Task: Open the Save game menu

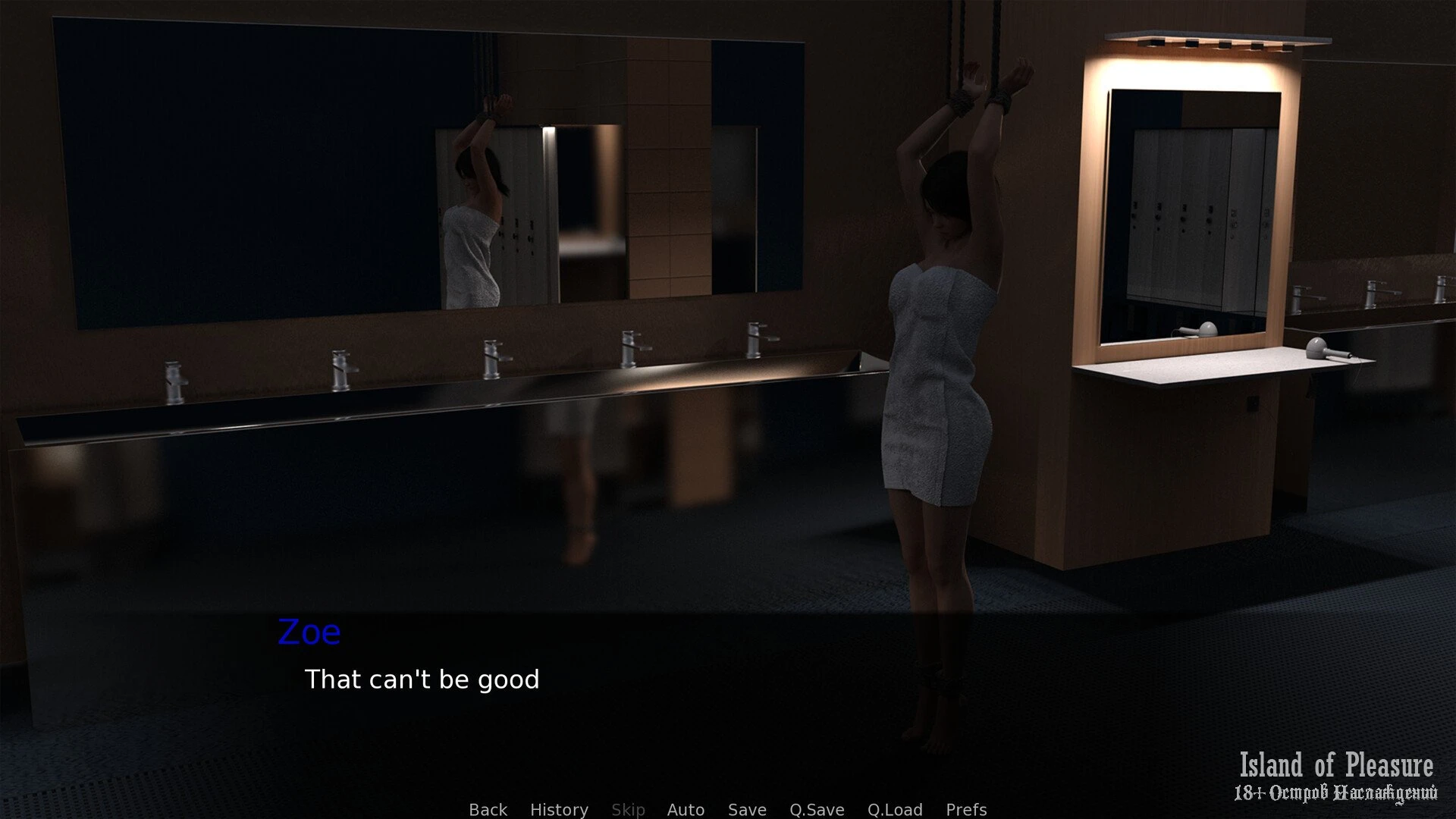Action: (747, 809)
